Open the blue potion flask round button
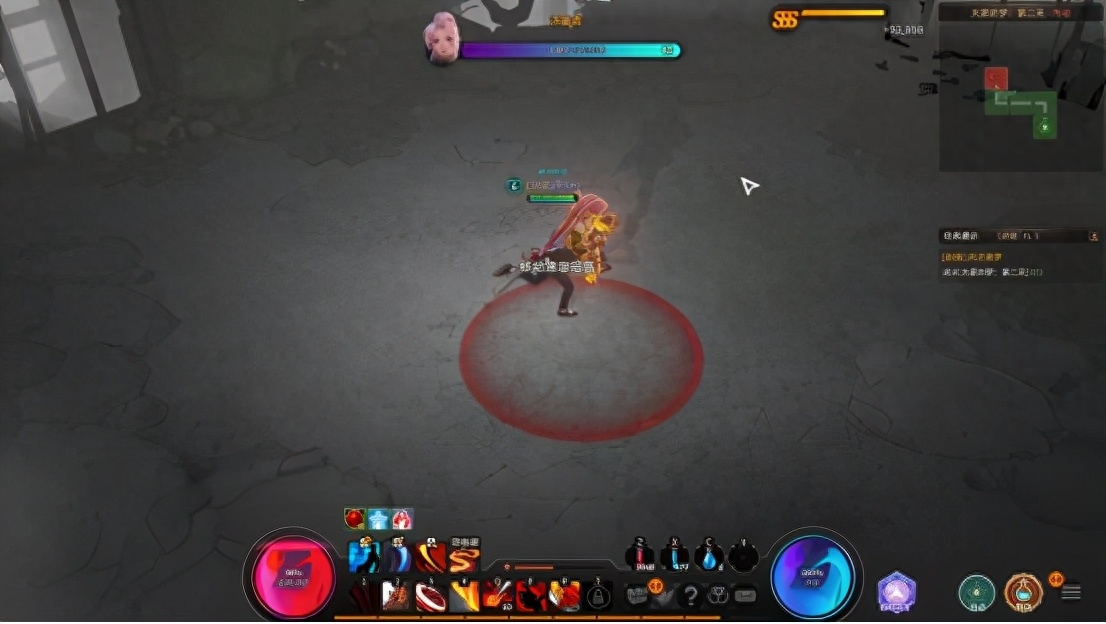Screen dimensions: 1106x624 click(x=1023, y=592)
